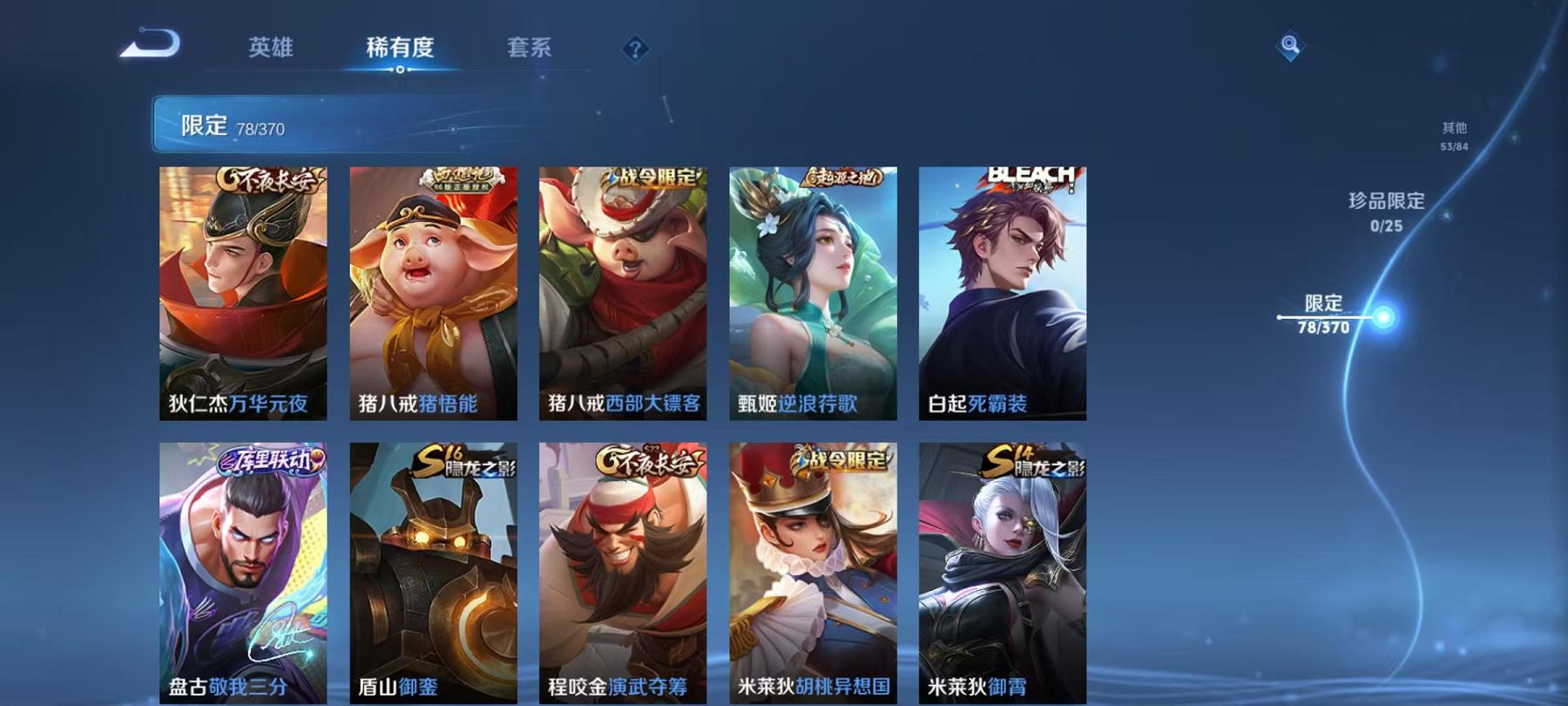Select the 稀有度 tab
This screenshot has width=1568, height=706.
pyautogui.click(x=399, y=50)
